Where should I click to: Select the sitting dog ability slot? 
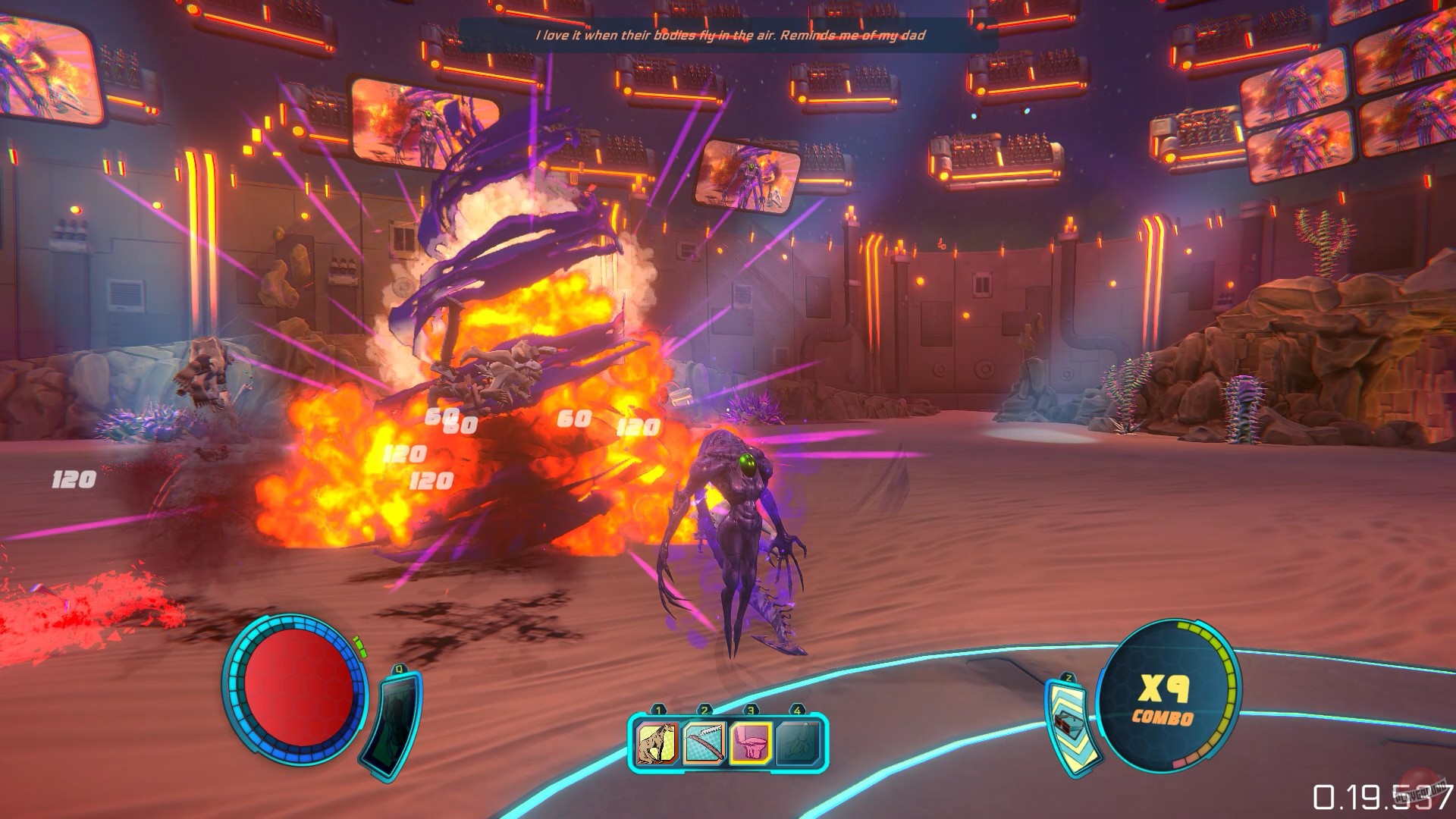tap(657, 742)
